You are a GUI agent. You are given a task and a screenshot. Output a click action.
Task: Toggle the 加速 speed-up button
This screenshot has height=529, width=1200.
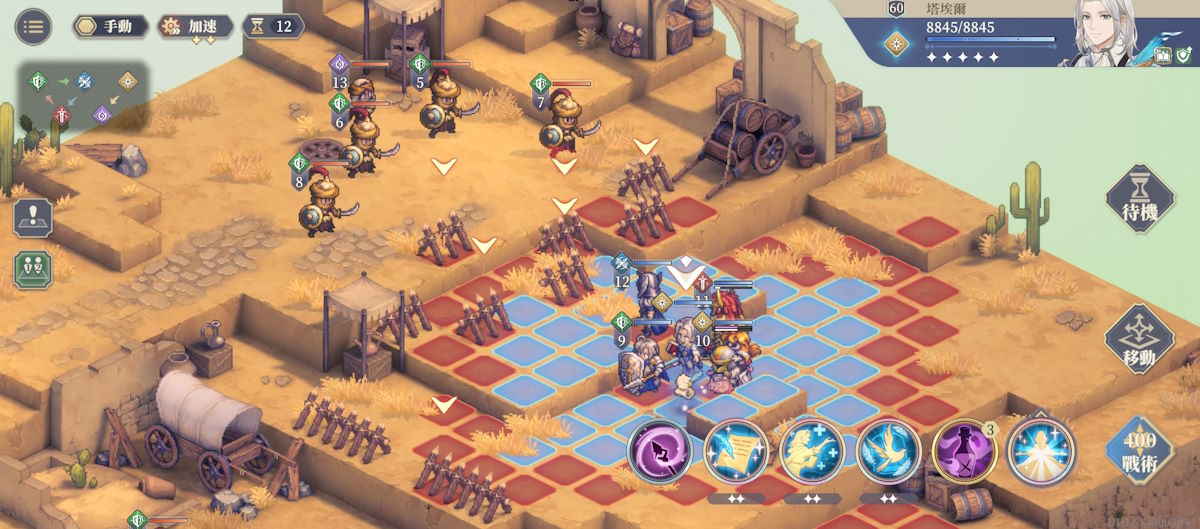(196, 26)
